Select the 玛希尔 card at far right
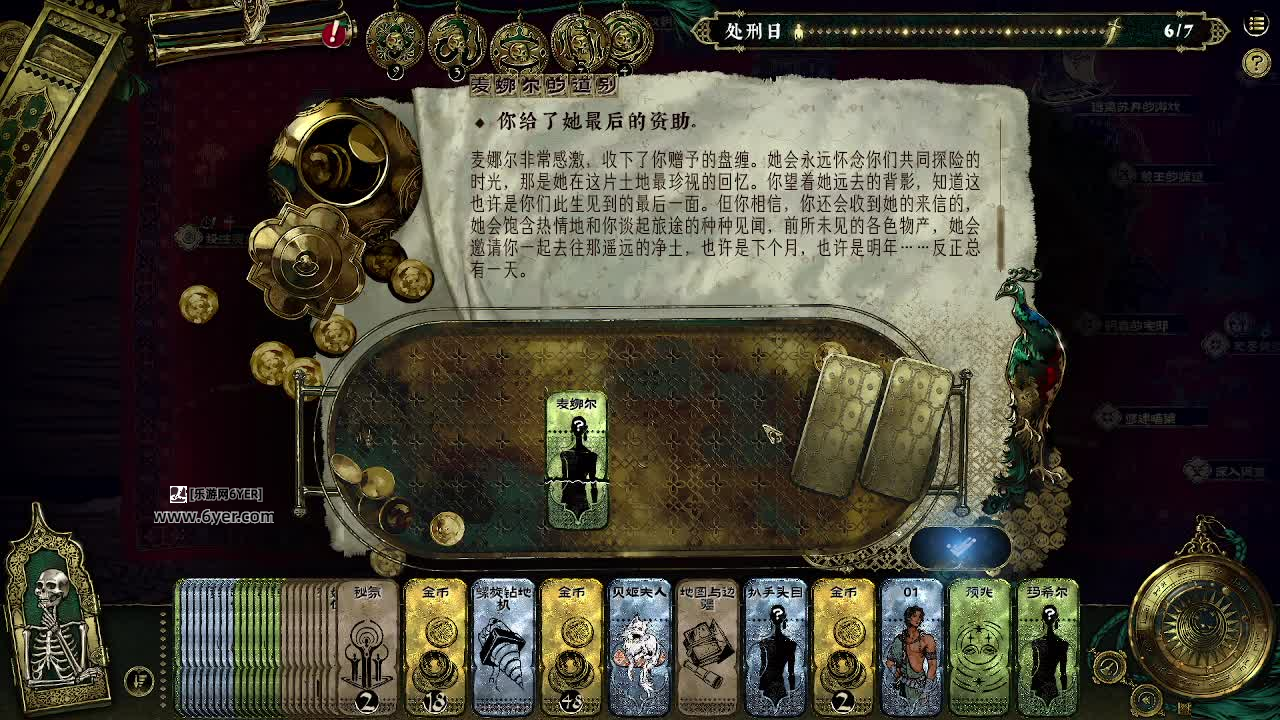The height and width of the screenshot is (720, 1280). pyautogui.click(x=1047, y=650)
